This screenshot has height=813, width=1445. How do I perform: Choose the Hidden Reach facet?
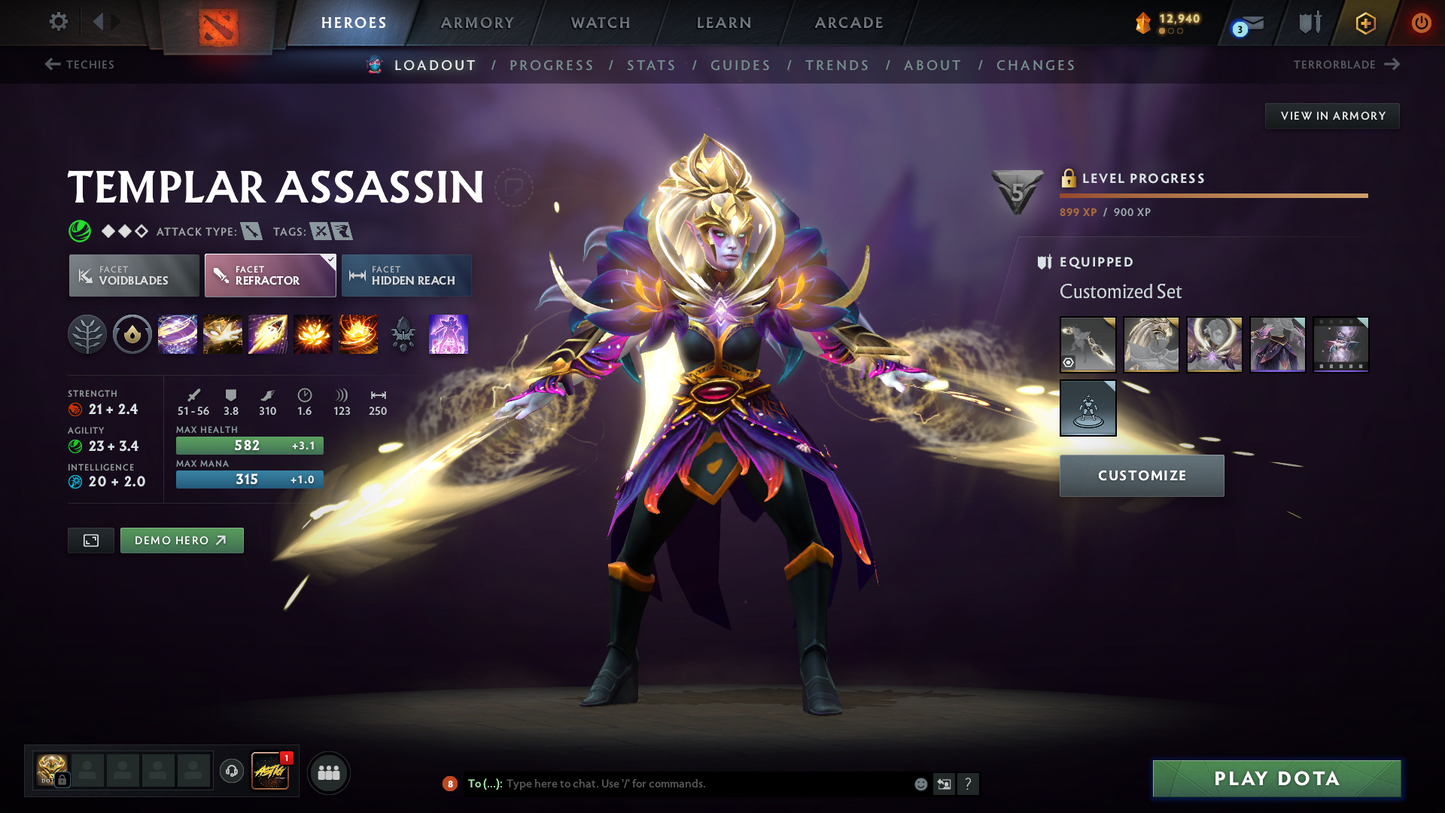click(406, 276)
